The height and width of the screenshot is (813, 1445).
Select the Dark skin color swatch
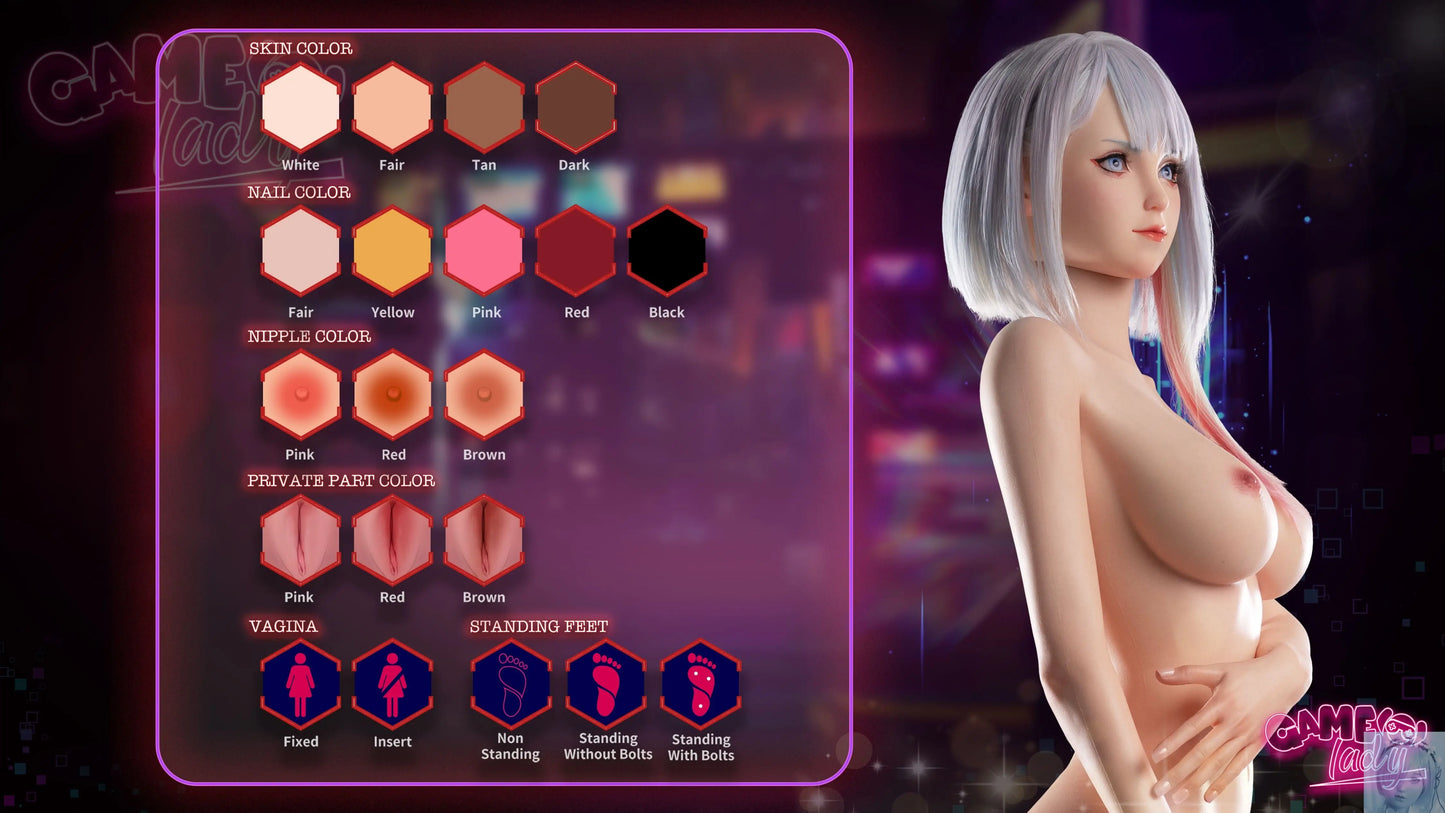point(575,107)
